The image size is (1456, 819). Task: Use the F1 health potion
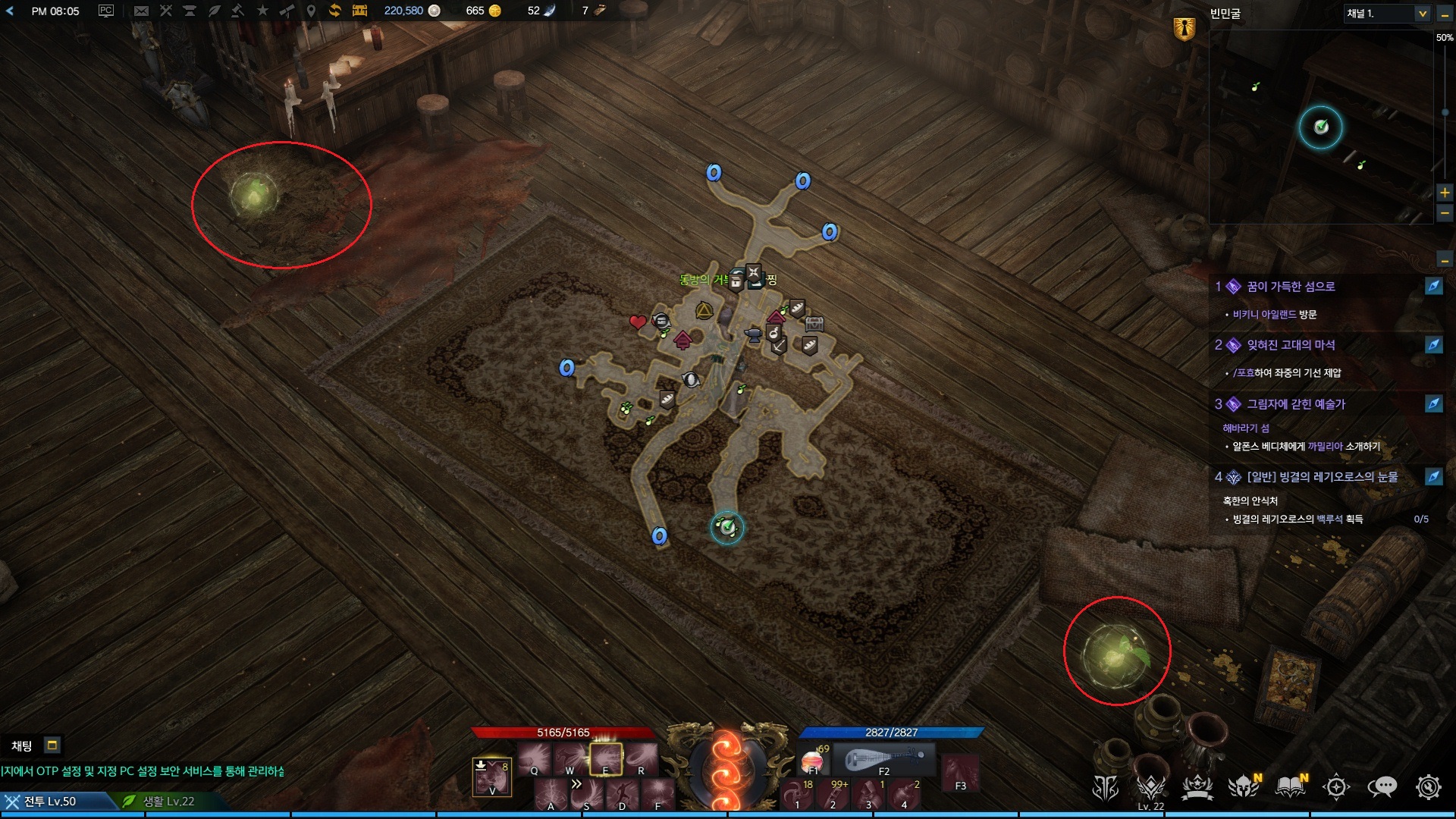[x=814, y=759]
